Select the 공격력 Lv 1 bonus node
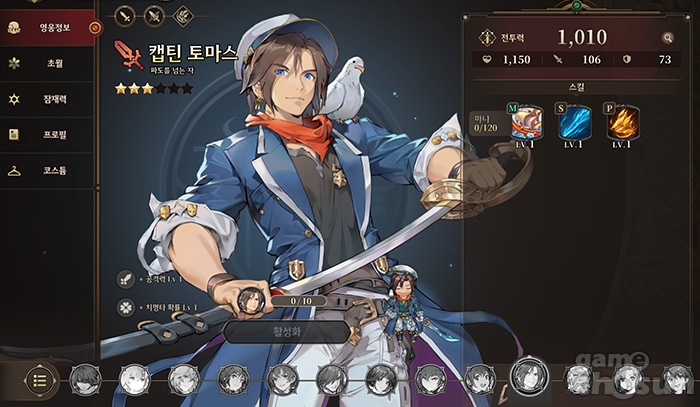Screen dimensions: 700x407 point(125,279)
